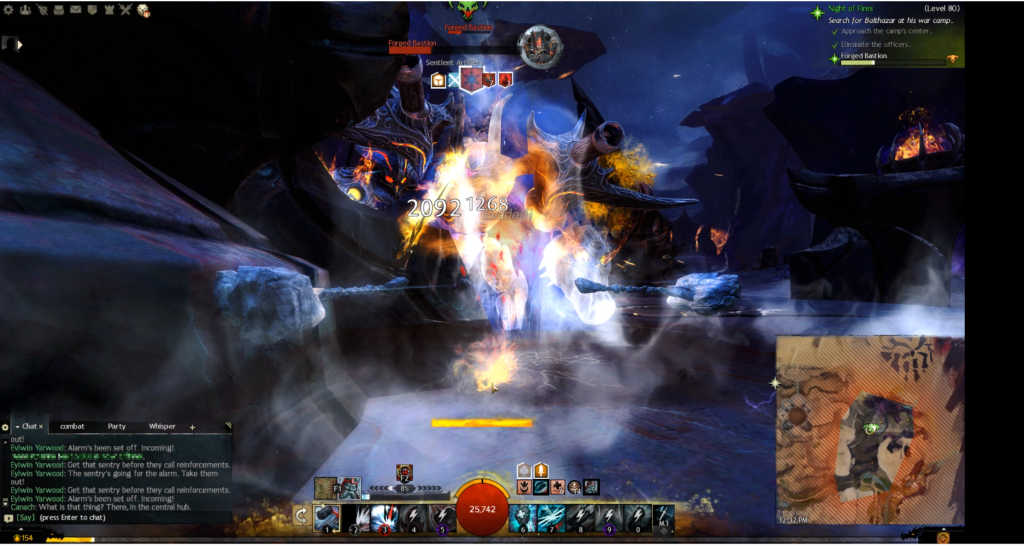Swap weapons with the circular arrow button
Viewport: 1024px width, 545px height.
(300, 517)
